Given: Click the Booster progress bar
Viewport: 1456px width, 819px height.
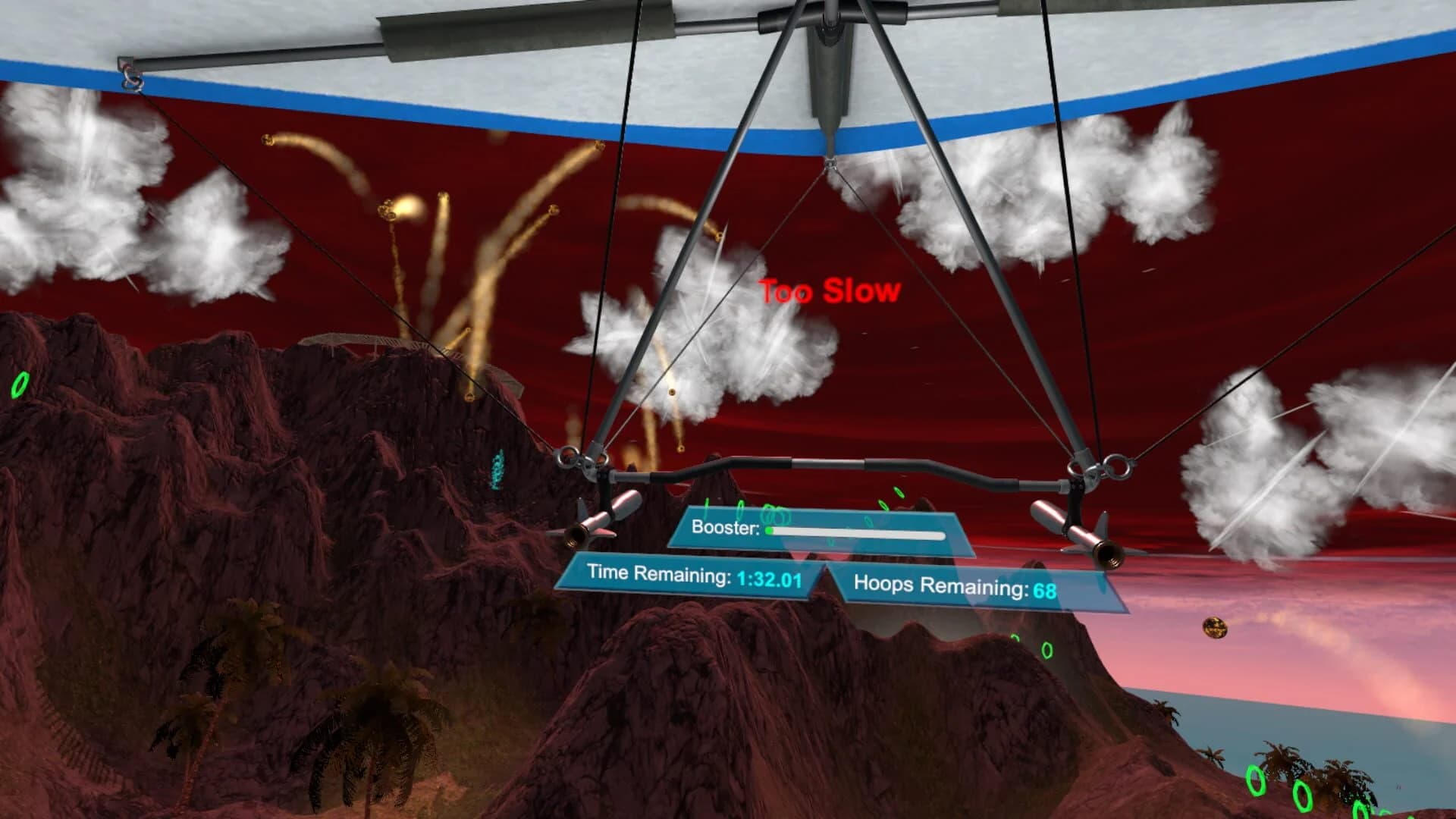Looking at the screenshot, I should (x=857, y=533).
